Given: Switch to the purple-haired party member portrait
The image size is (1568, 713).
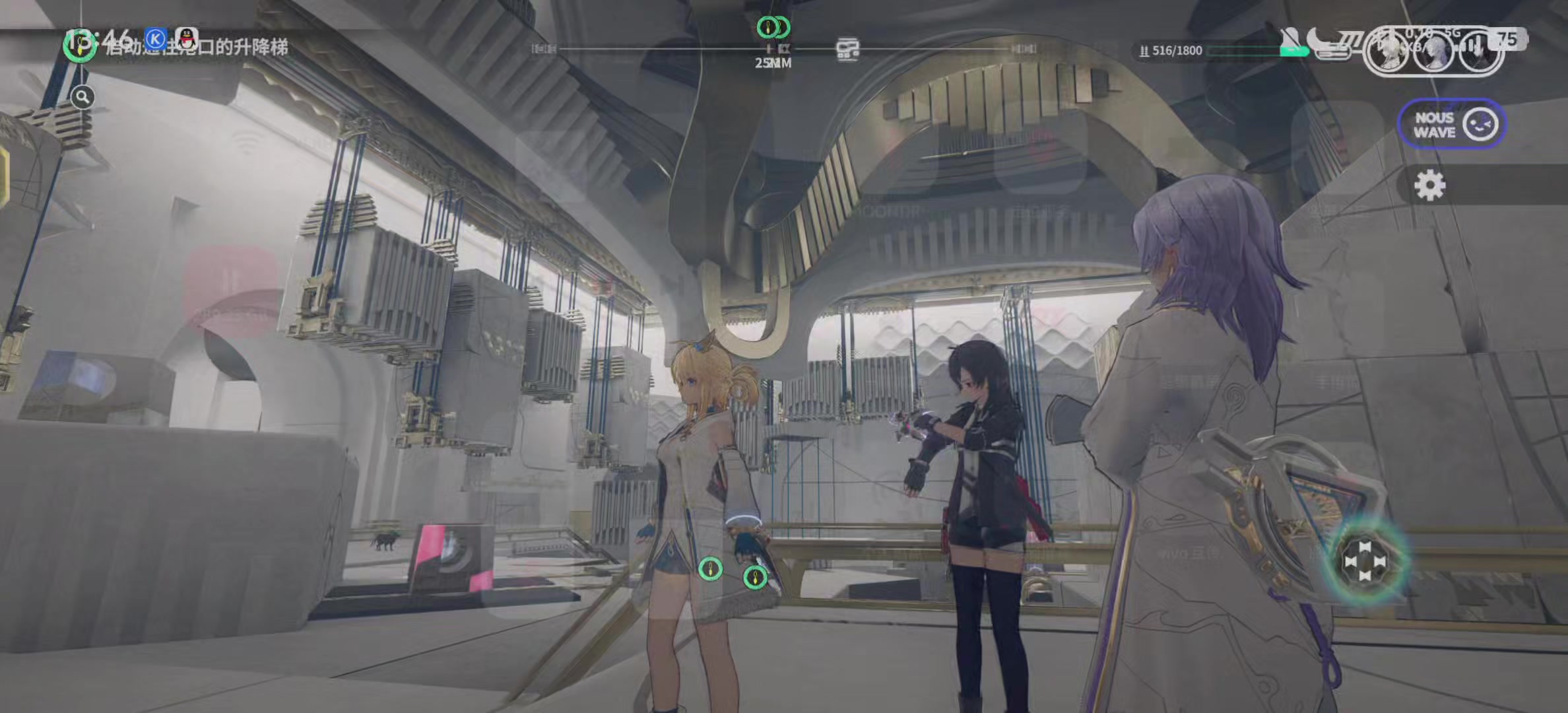Looking at the screenshot, I should click(1433, 50).
